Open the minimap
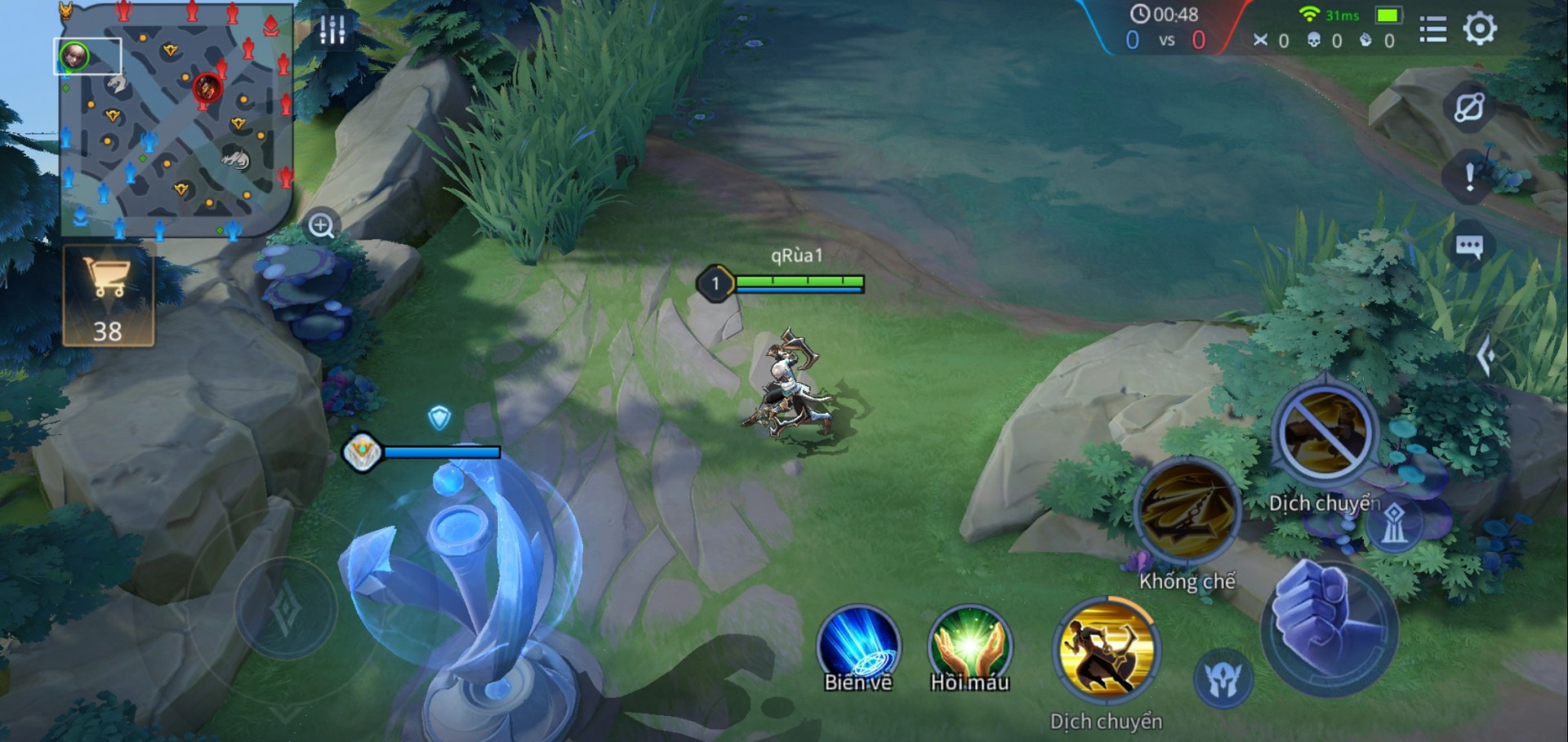Viewport: 1568px width, 742px height. [176, 121]
